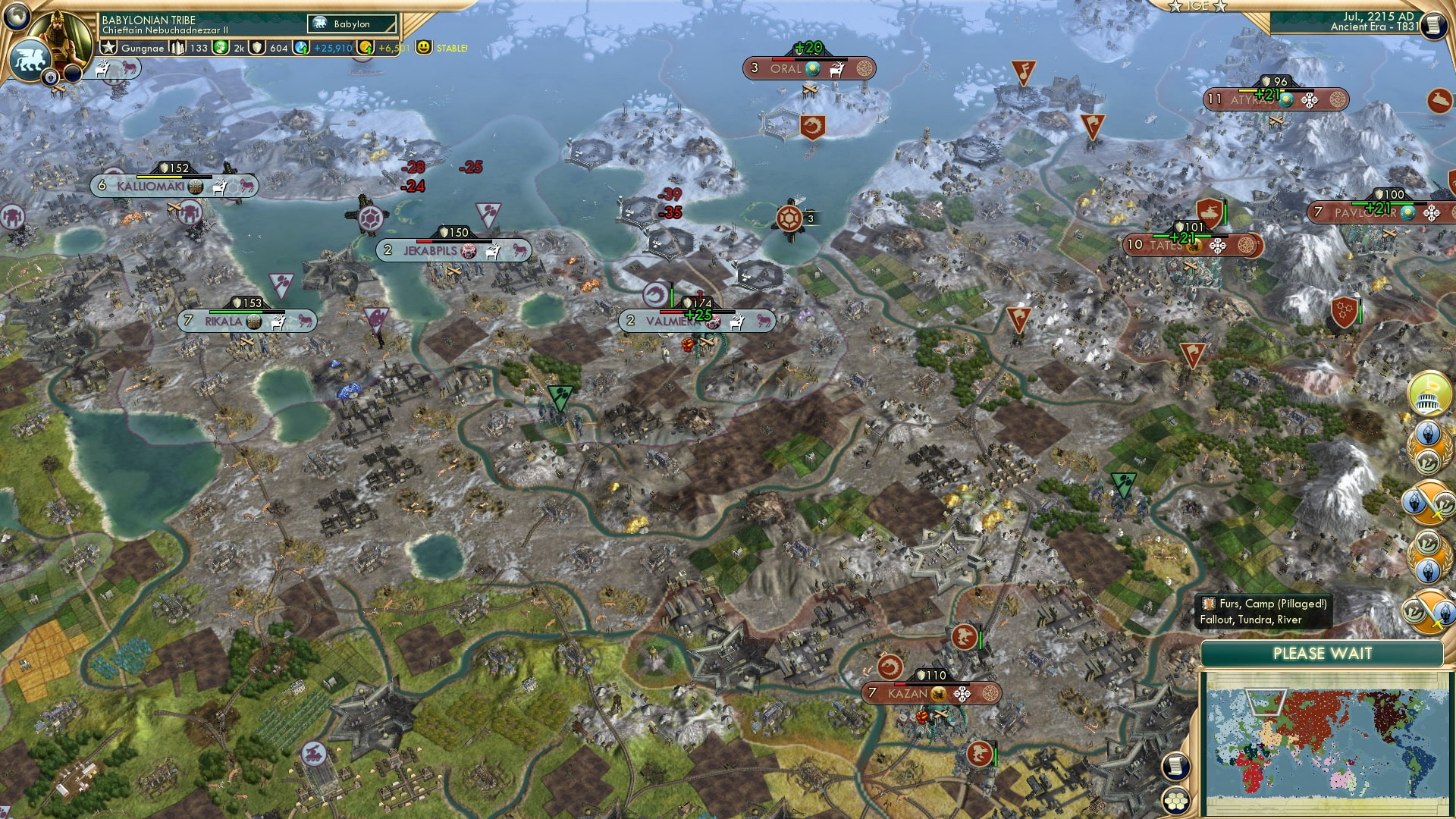Click the city banner for Valmiera
The height and width of the screenshot is (819, 1456).
point(696,320)
